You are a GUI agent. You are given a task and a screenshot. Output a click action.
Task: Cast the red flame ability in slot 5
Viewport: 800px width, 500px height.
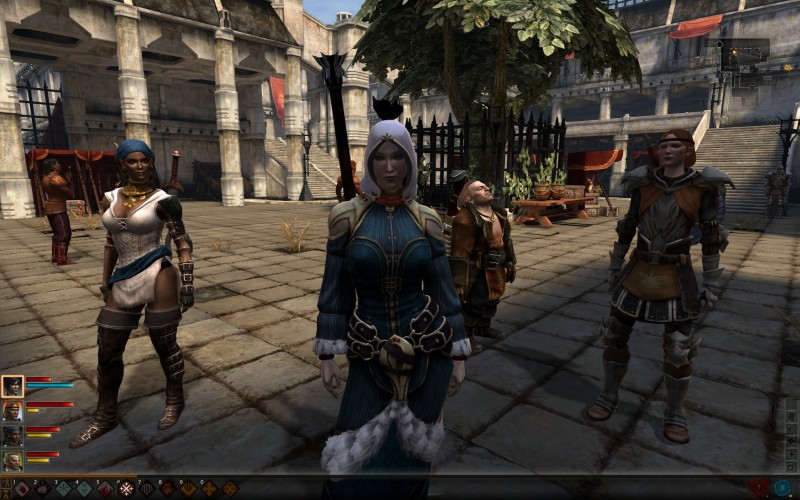[105, 489]
